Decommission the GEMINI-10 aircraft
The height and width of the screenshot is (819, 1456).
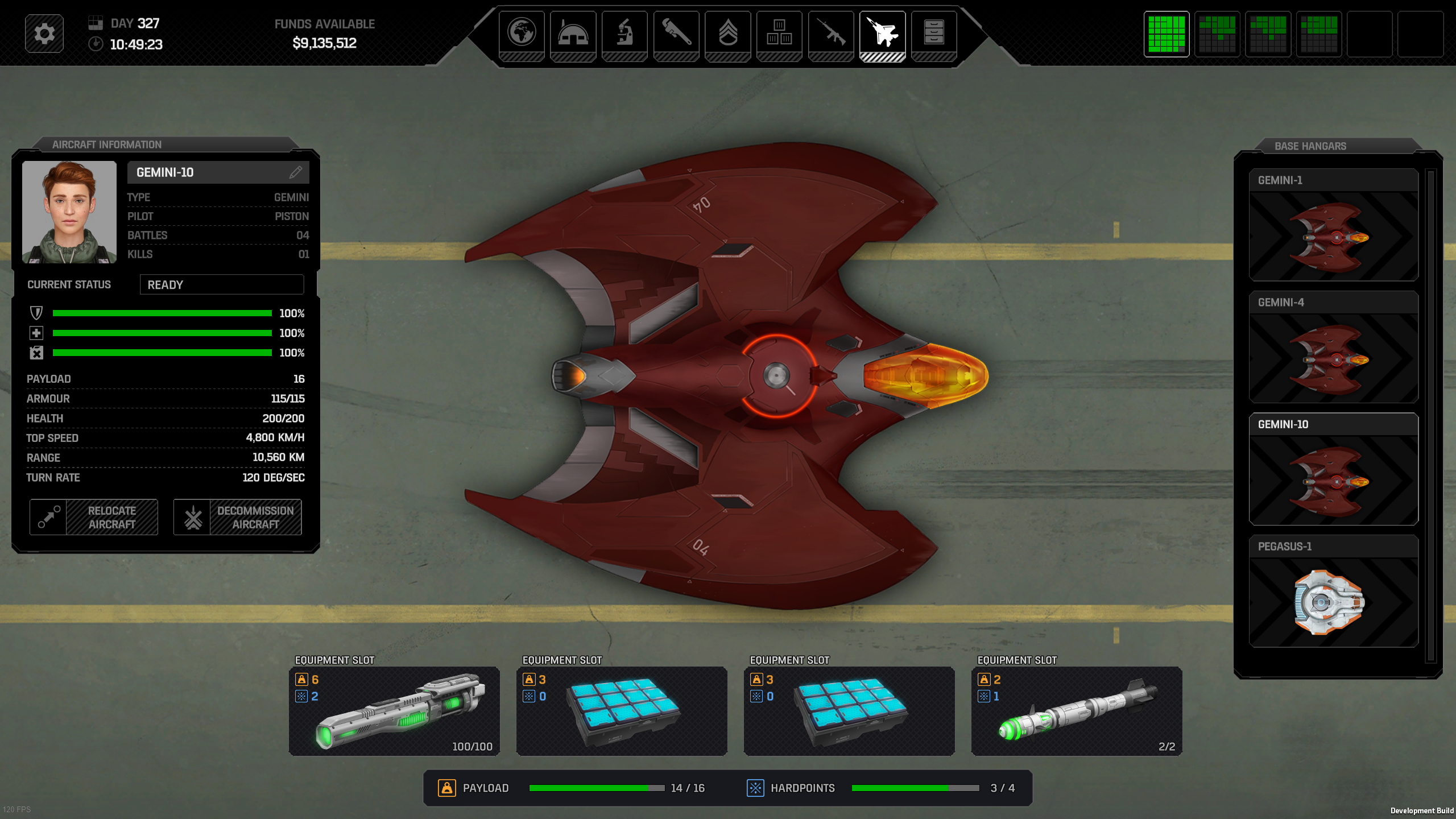coord(238,517)
